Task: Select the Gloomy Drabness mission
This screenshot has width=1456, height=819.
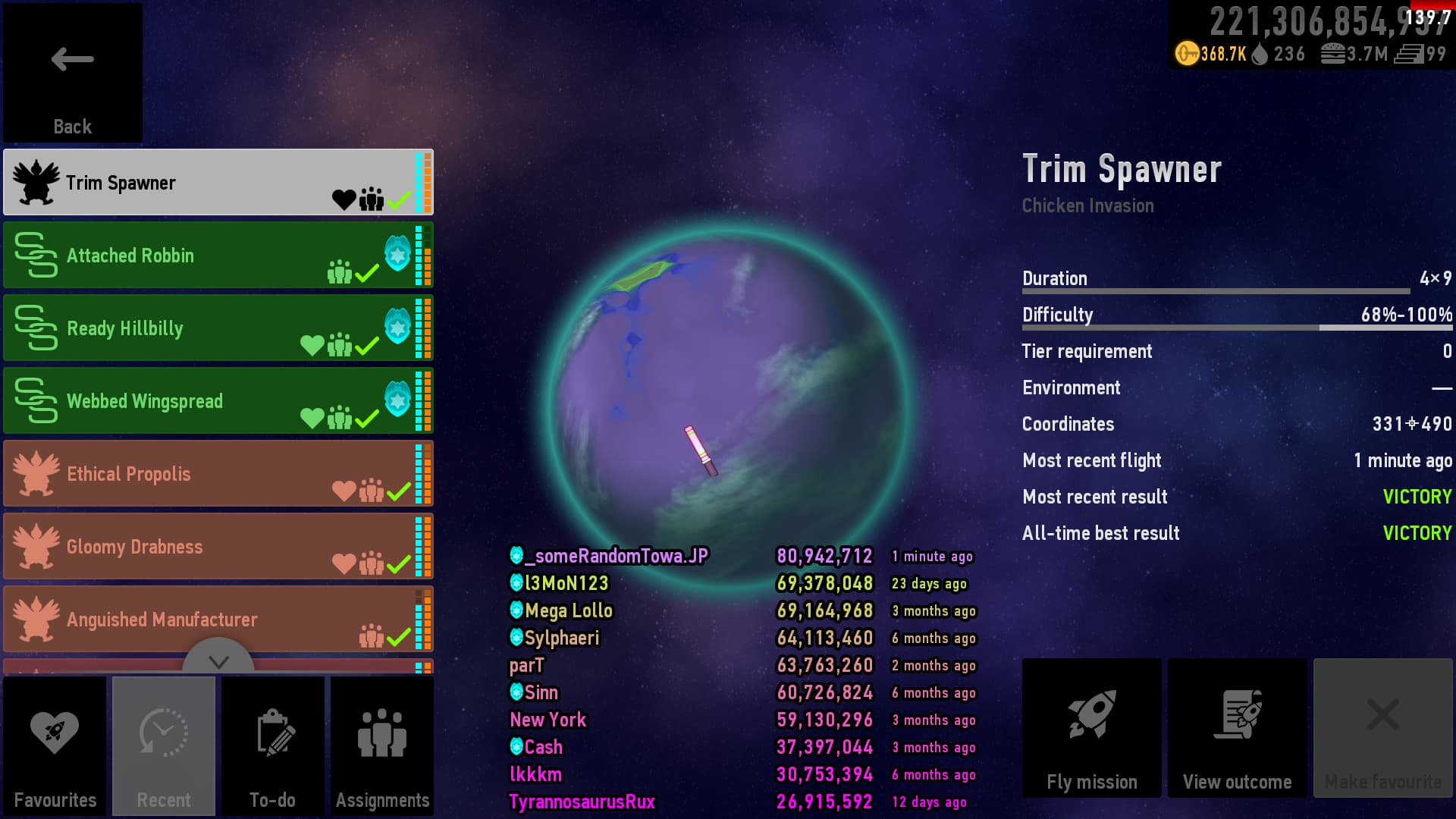Action: point(218,547)
